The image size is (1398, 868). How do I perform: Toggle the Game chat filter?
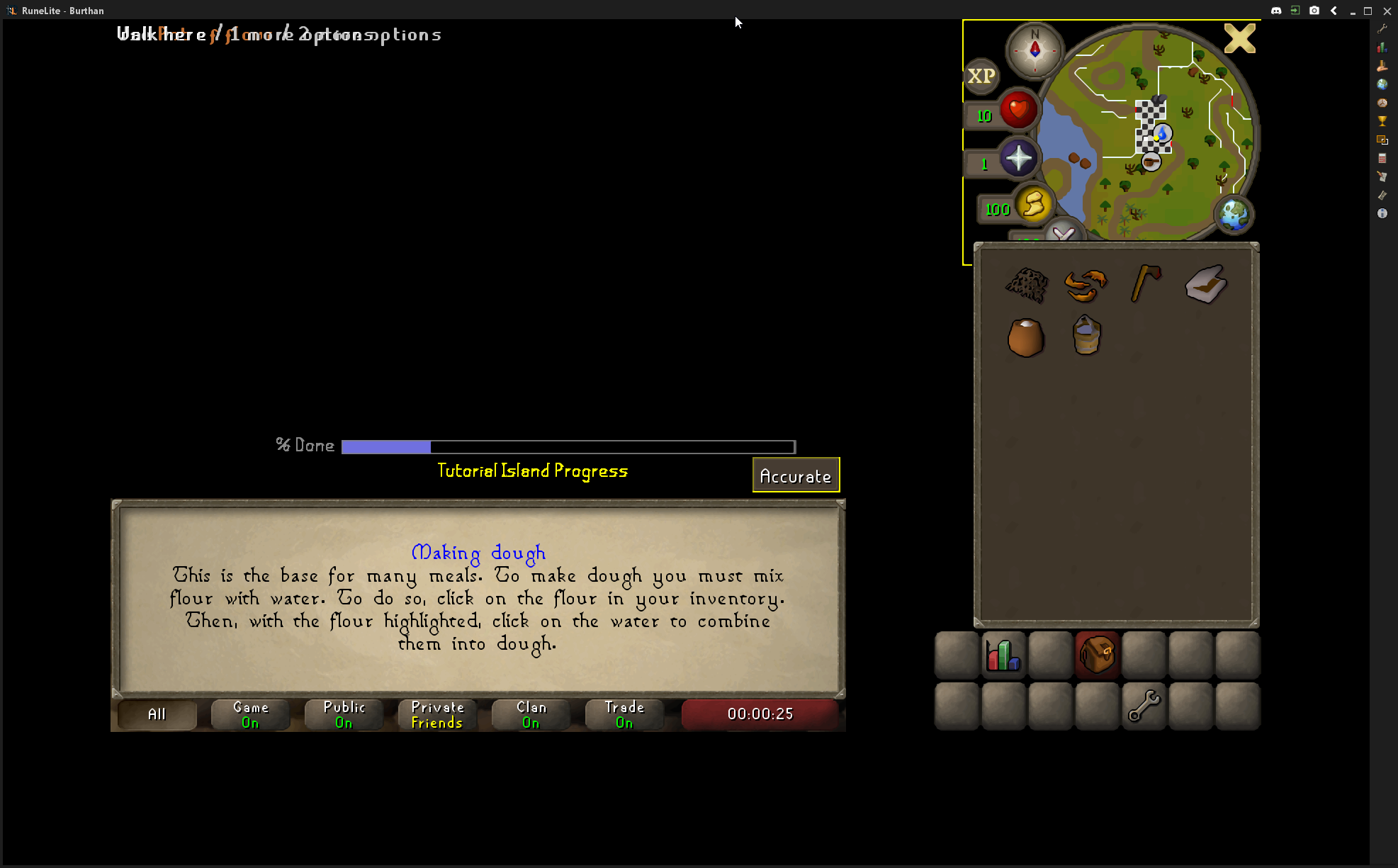point(250,714)
